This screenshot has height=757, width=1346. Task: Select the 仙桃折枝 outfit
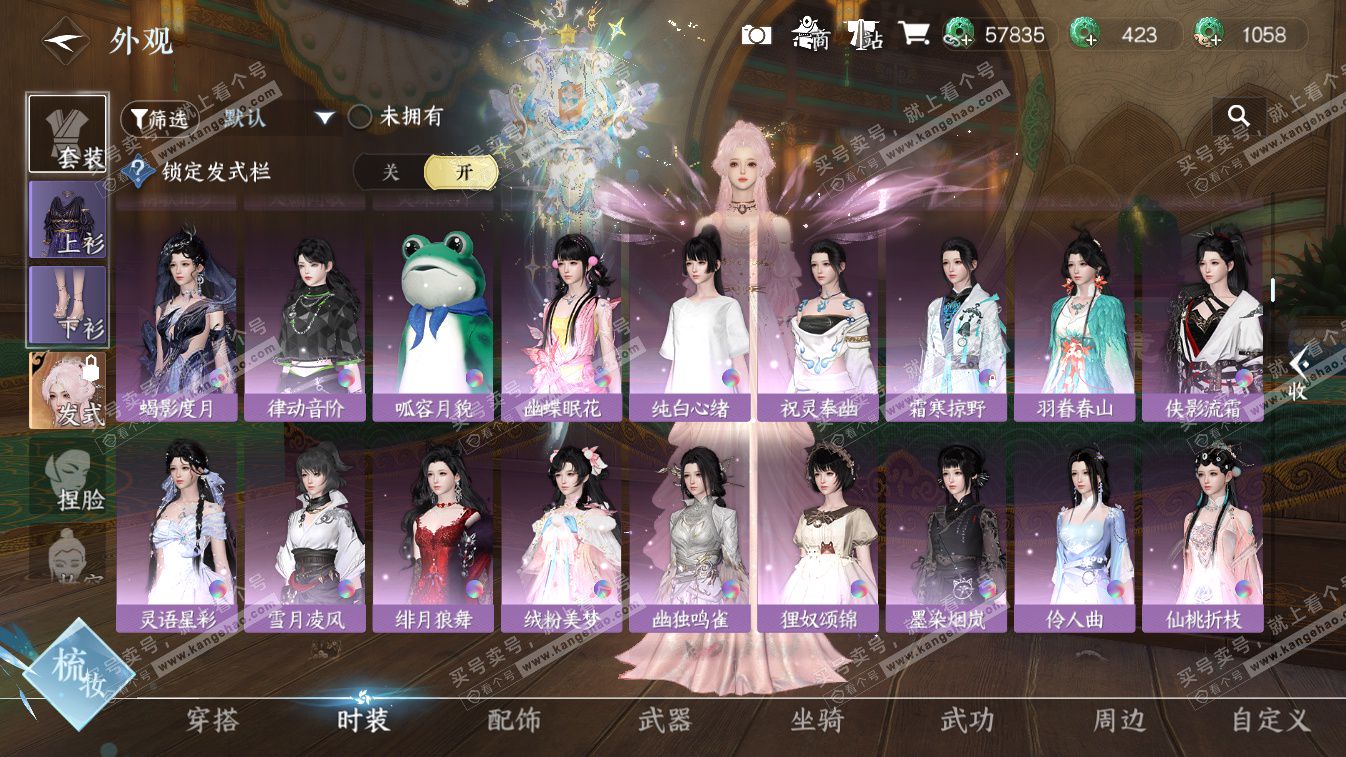(x=1203, y=534)
